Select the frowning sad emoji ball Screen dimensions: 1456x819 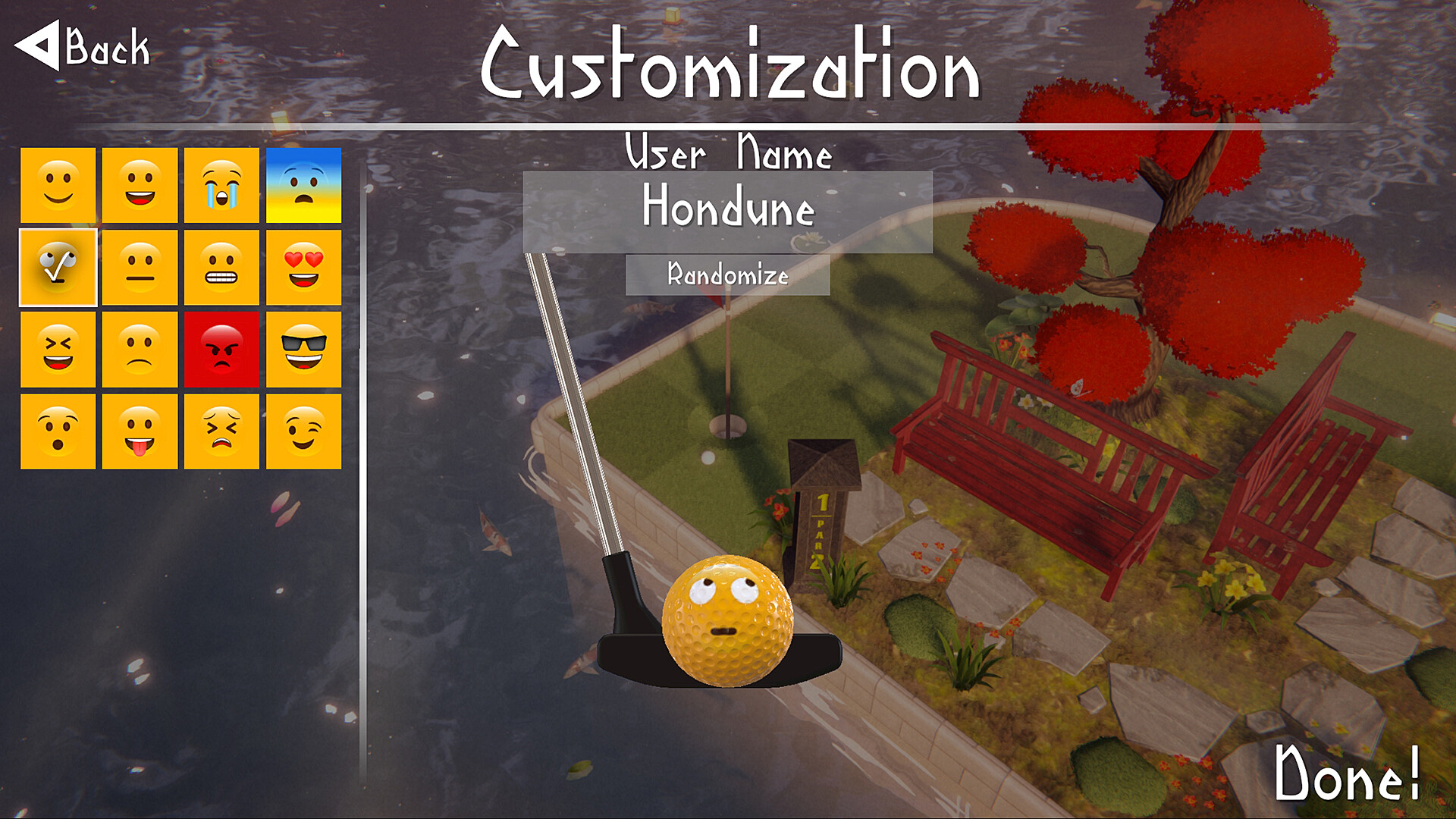[x=140, y=350]
